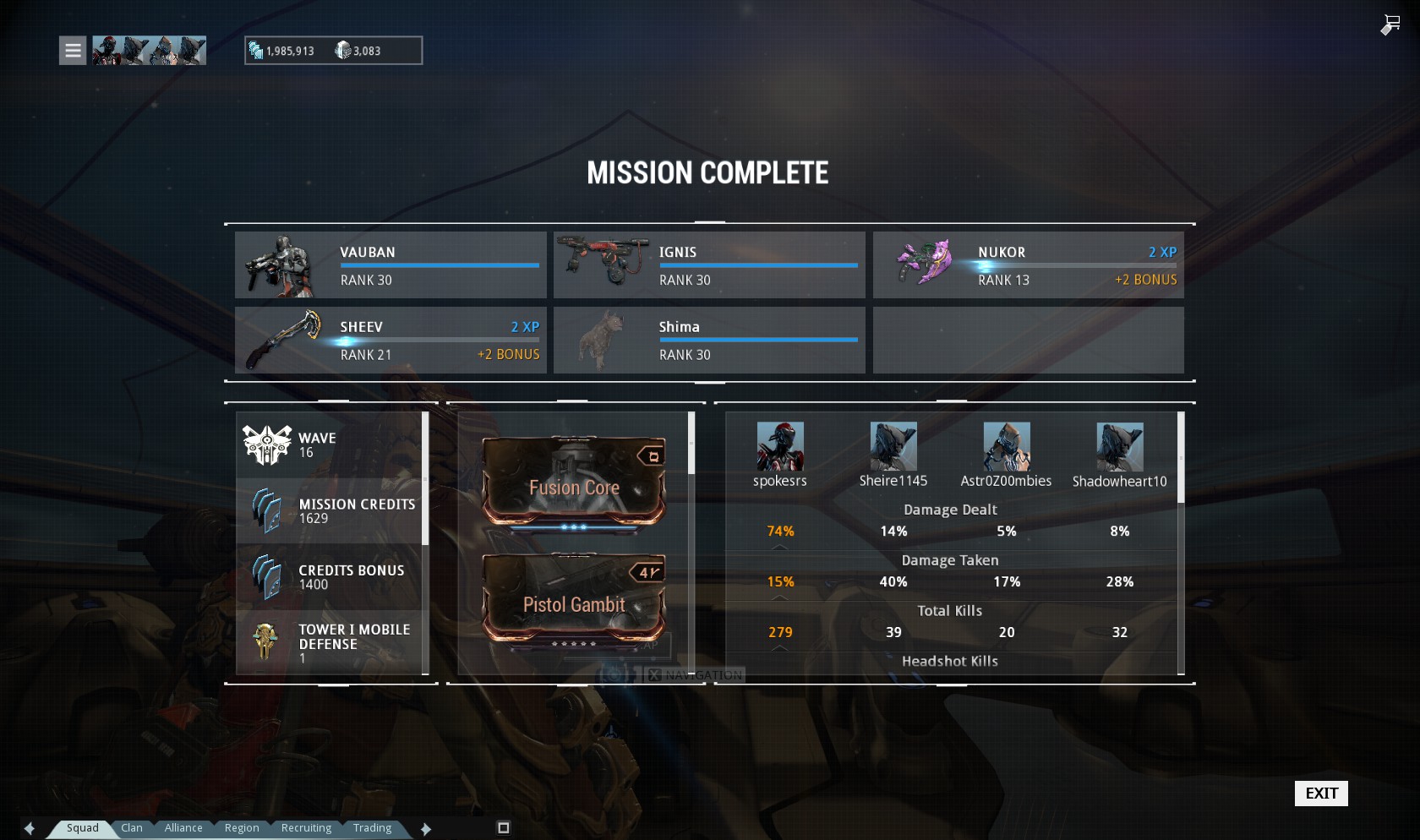This screenshot has height=840, width=1420.
Task: Open the Trading chat tab
Action: point(372,828)
